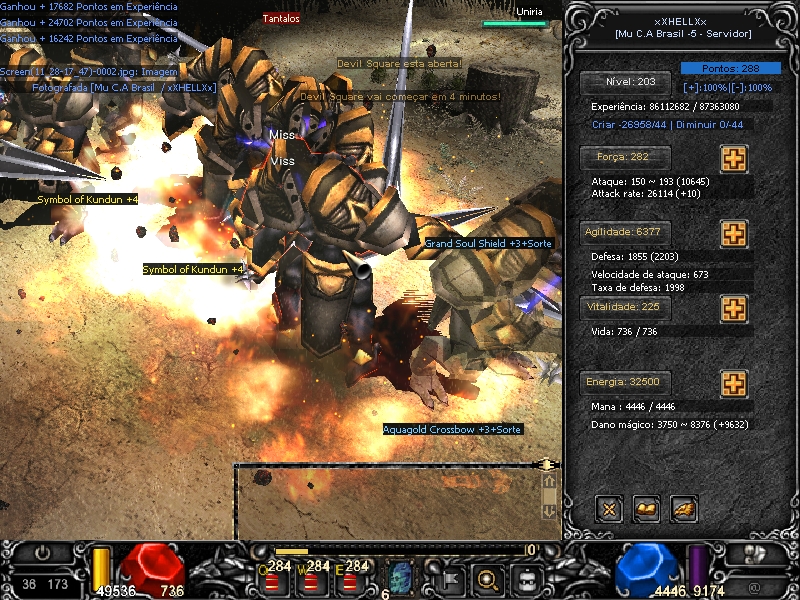Click the flag button on the bottom bar
800x600 pixels.
447,578
